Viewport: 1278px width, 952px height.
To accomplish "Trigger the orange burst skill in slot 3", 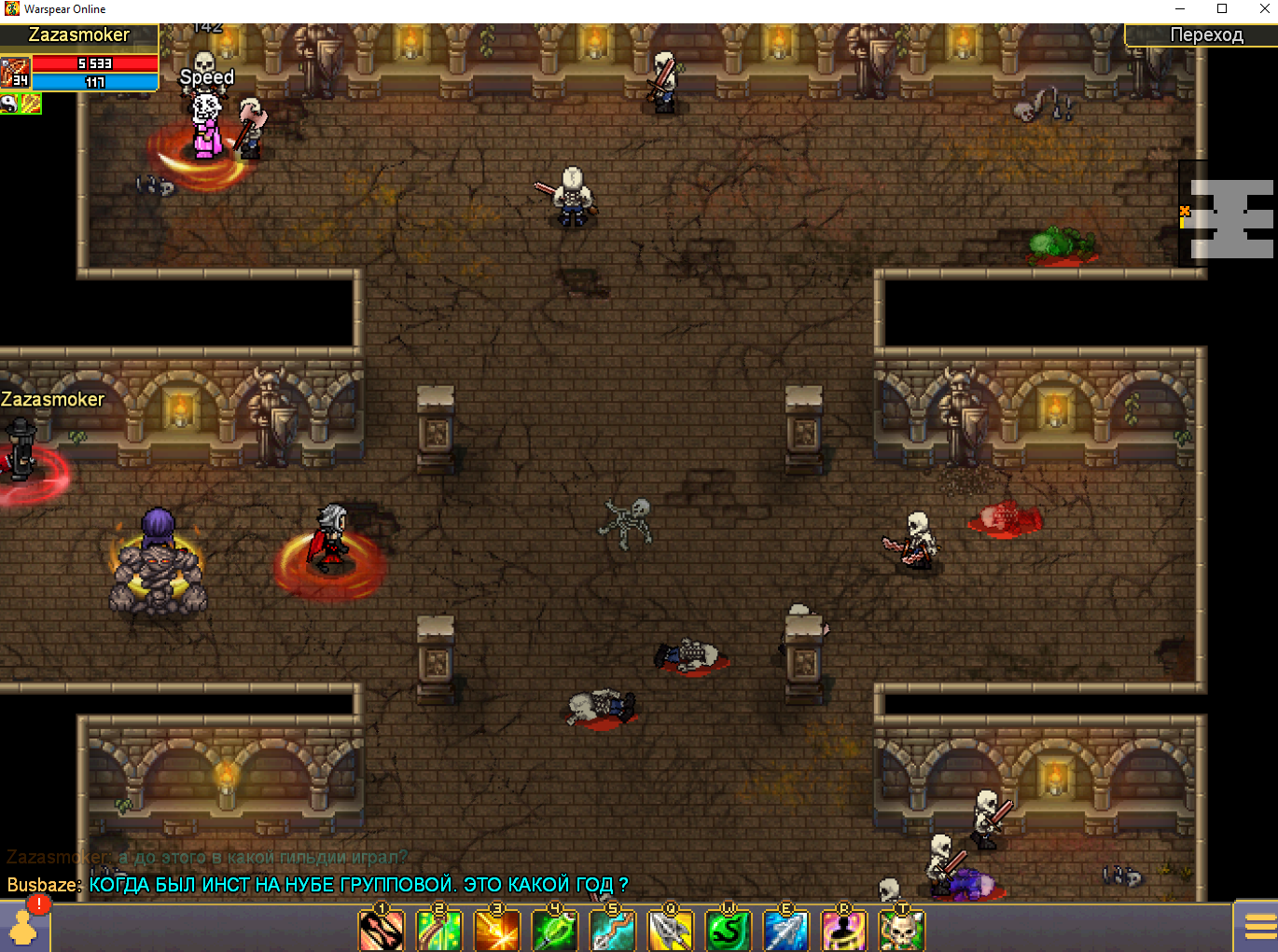I will [x=497, y=930].
